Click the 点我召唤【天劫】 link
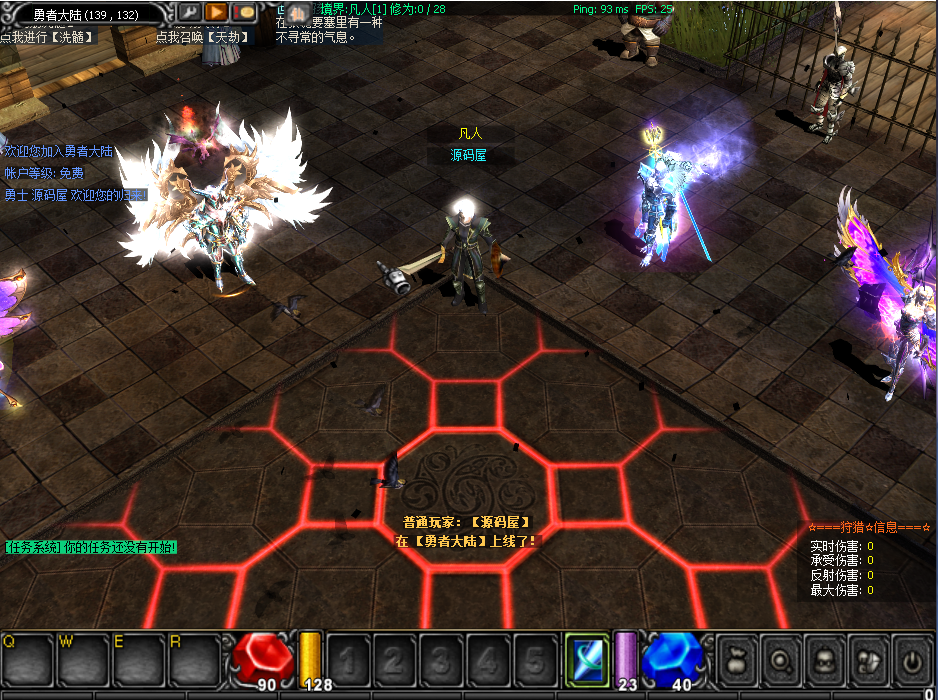Screen dimensions: 938x700 click(205, 37)
